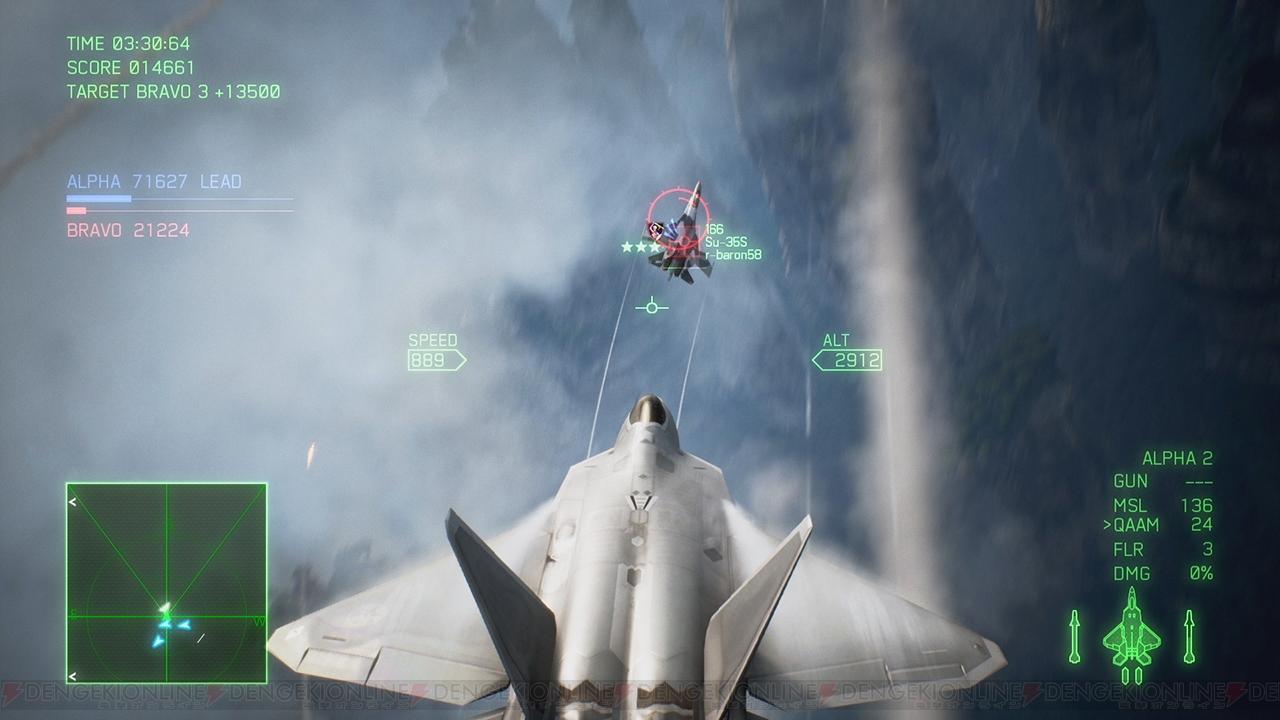The image size is (1280, 720).
Task: Select the right missile count icon
Action: (x=1190, y=635)
